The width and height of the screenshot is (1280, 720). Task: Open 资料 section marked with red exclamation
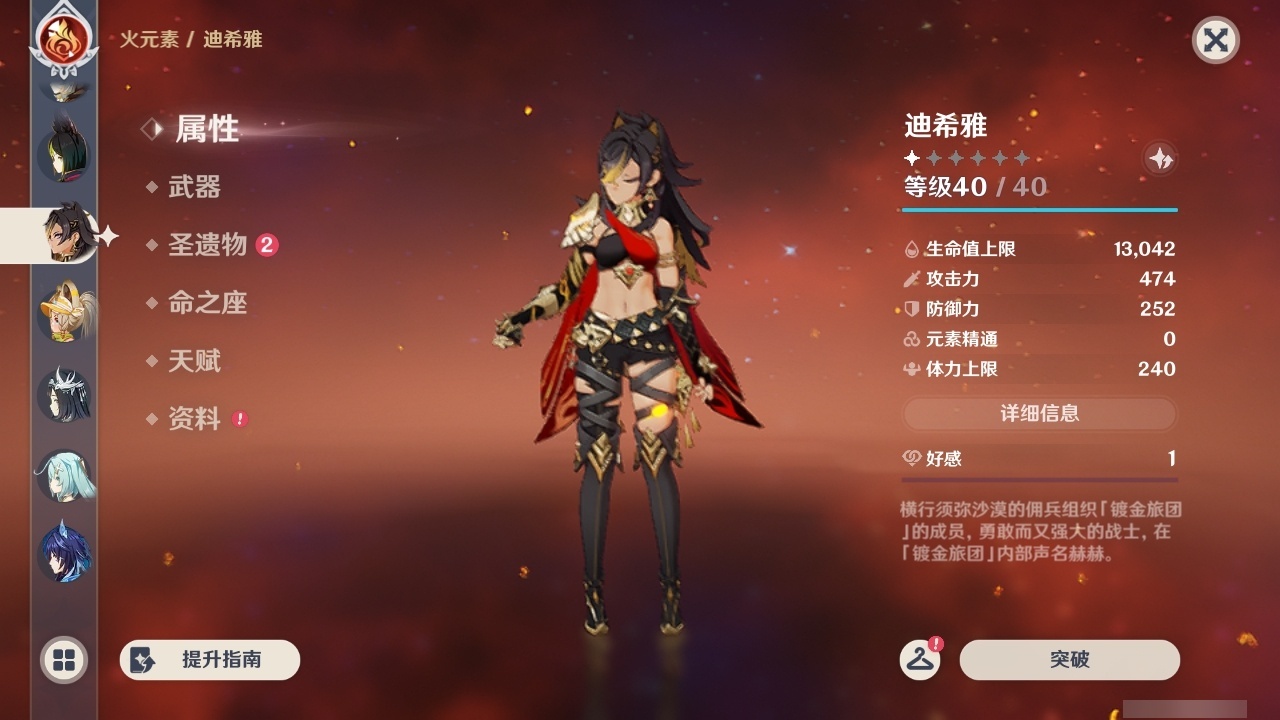(195, 419)
